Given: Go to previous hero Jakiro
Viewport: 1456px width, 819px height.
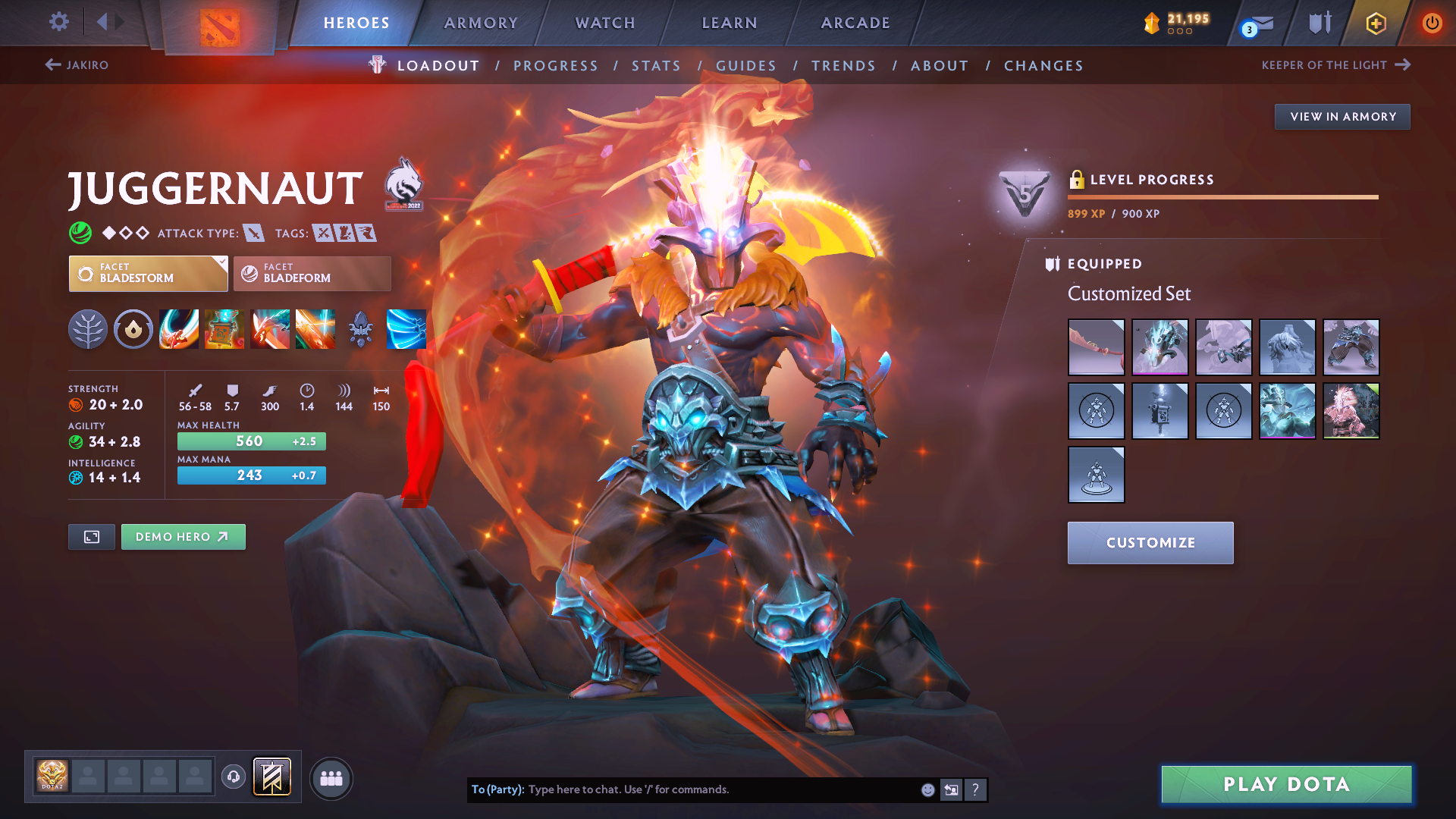Looking at the screenshot, I should coord(77,65).
